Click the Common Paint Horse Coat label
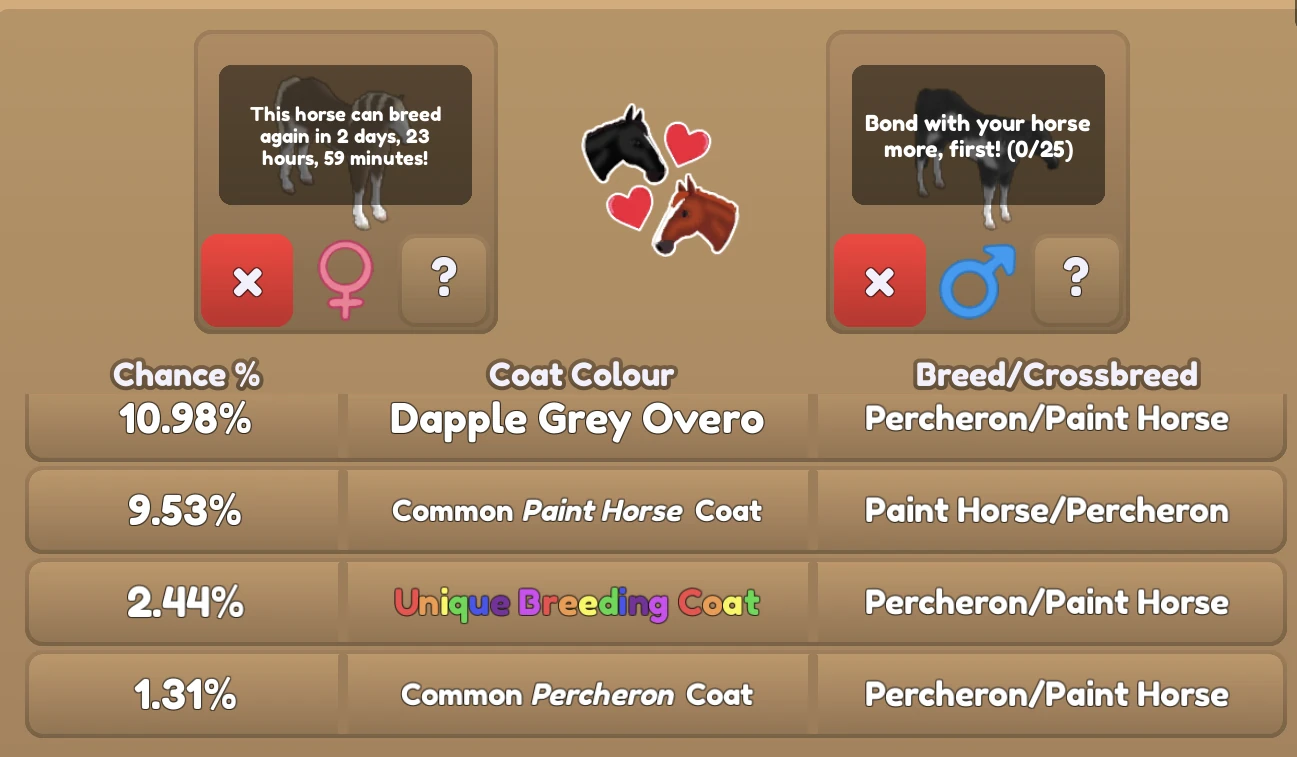 579,510
